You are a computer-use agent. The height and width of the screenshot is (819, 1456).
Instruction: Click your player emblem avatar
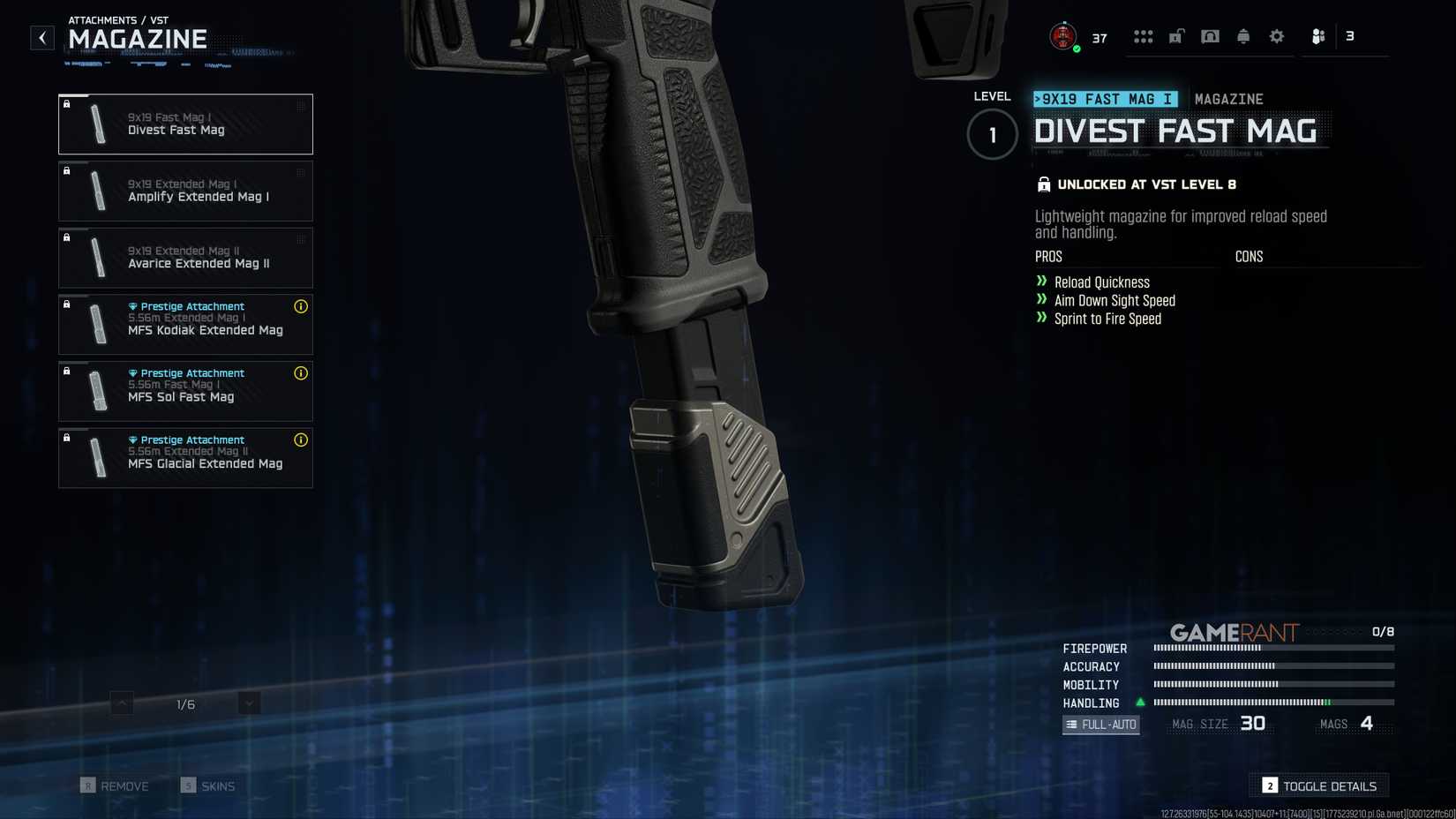pos(1062,36)
